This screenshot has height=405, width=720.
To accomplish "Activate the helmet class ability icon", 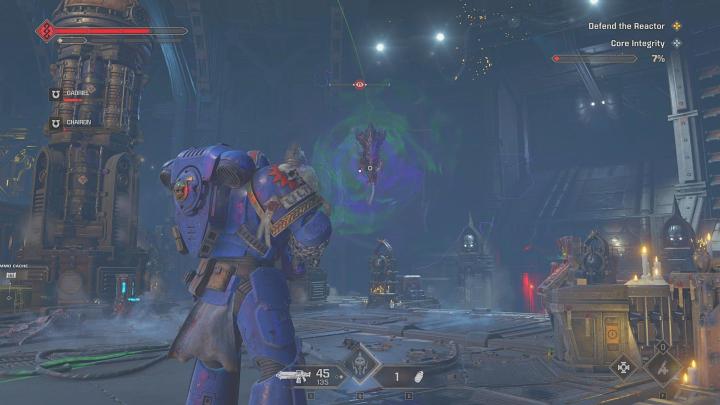I will pyautogui.click(x=360, y=365).
